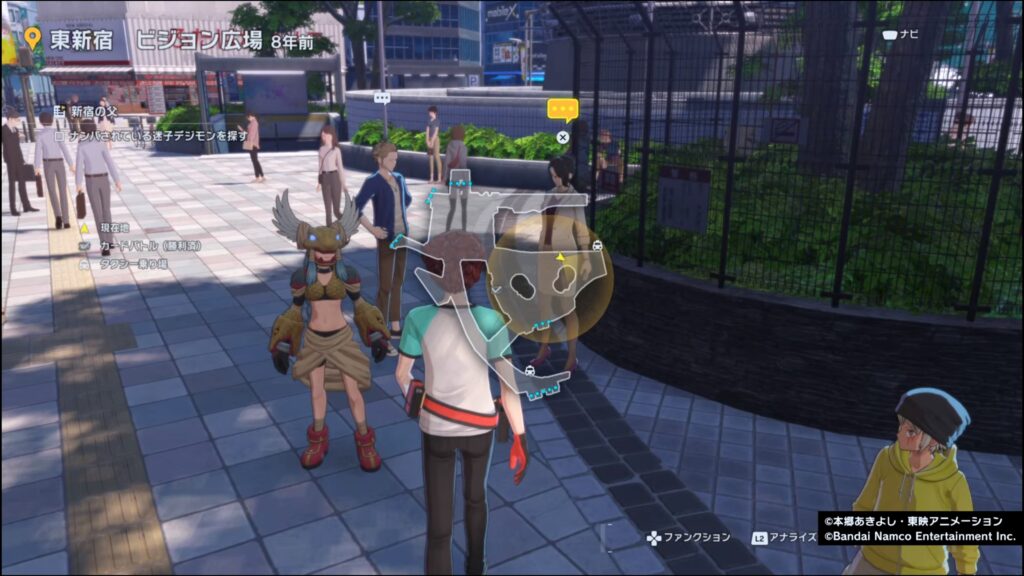Select the small white ellipsis speech bubble
The image size is (1024, 576).
[x=381, y=97]
